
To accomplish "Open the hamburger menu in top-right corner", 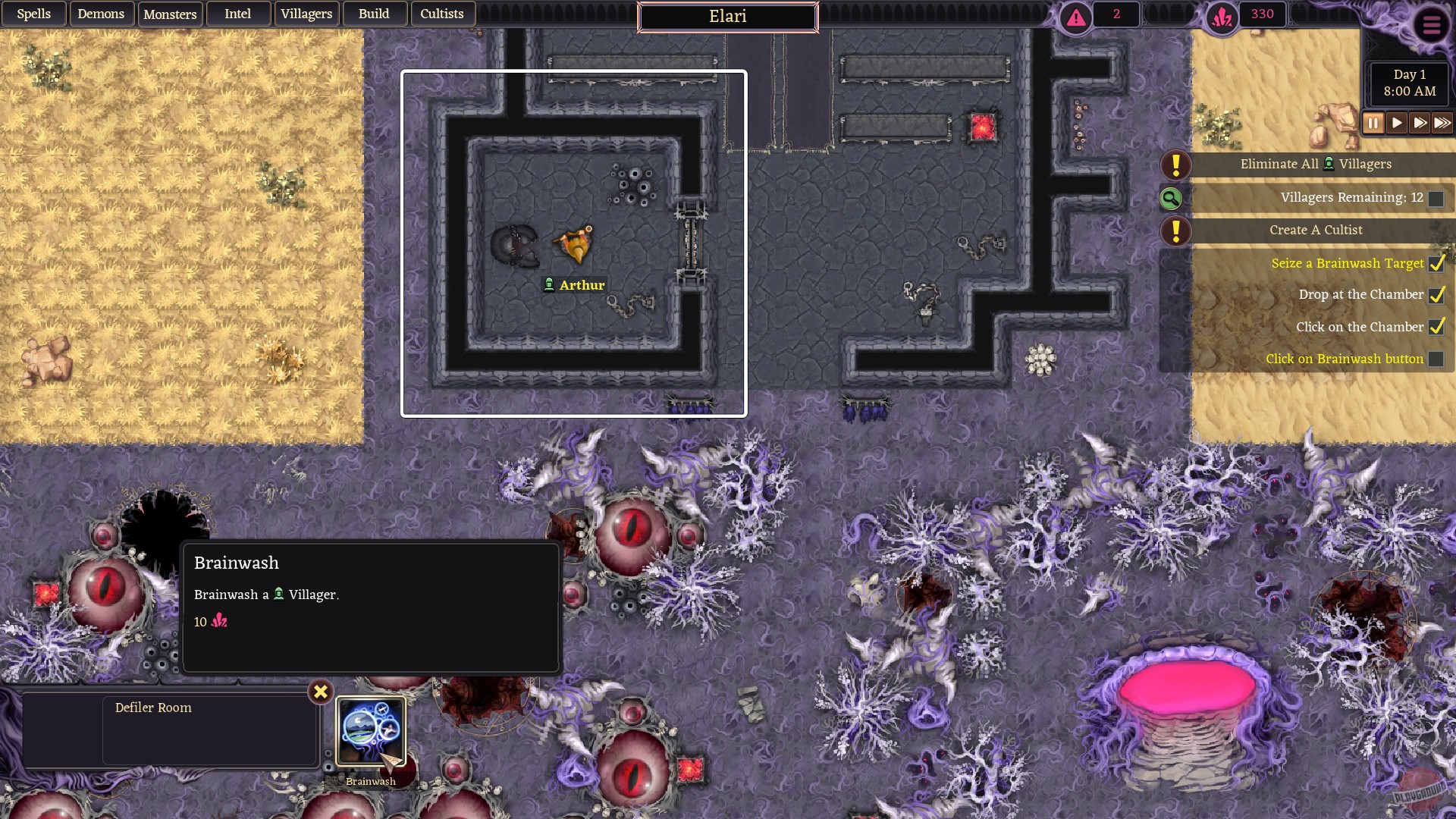I will click(1432, 25).
